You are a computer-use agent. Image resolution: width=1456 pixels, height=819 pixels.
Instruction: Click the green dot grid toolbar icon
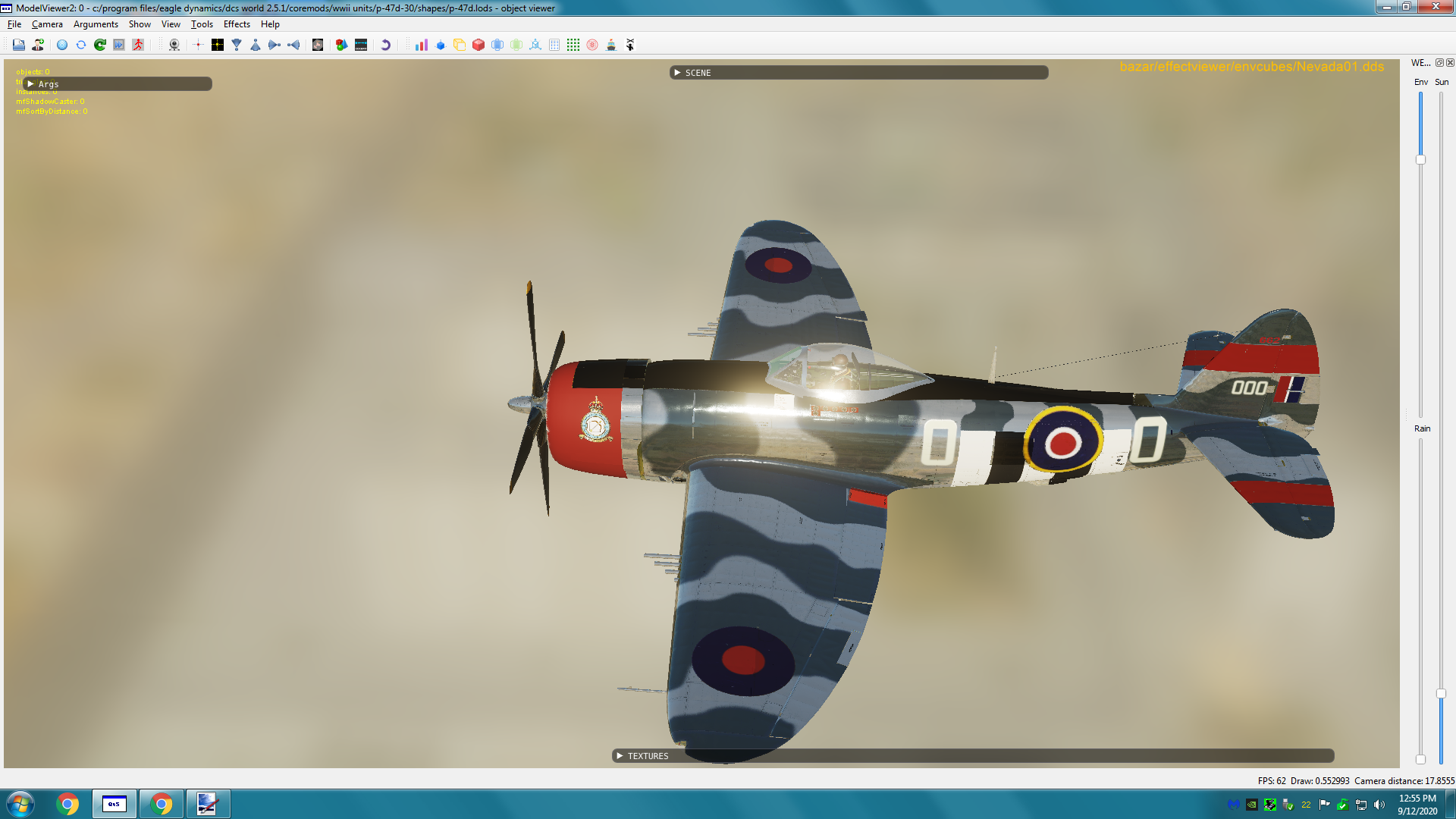click(573, 45)
